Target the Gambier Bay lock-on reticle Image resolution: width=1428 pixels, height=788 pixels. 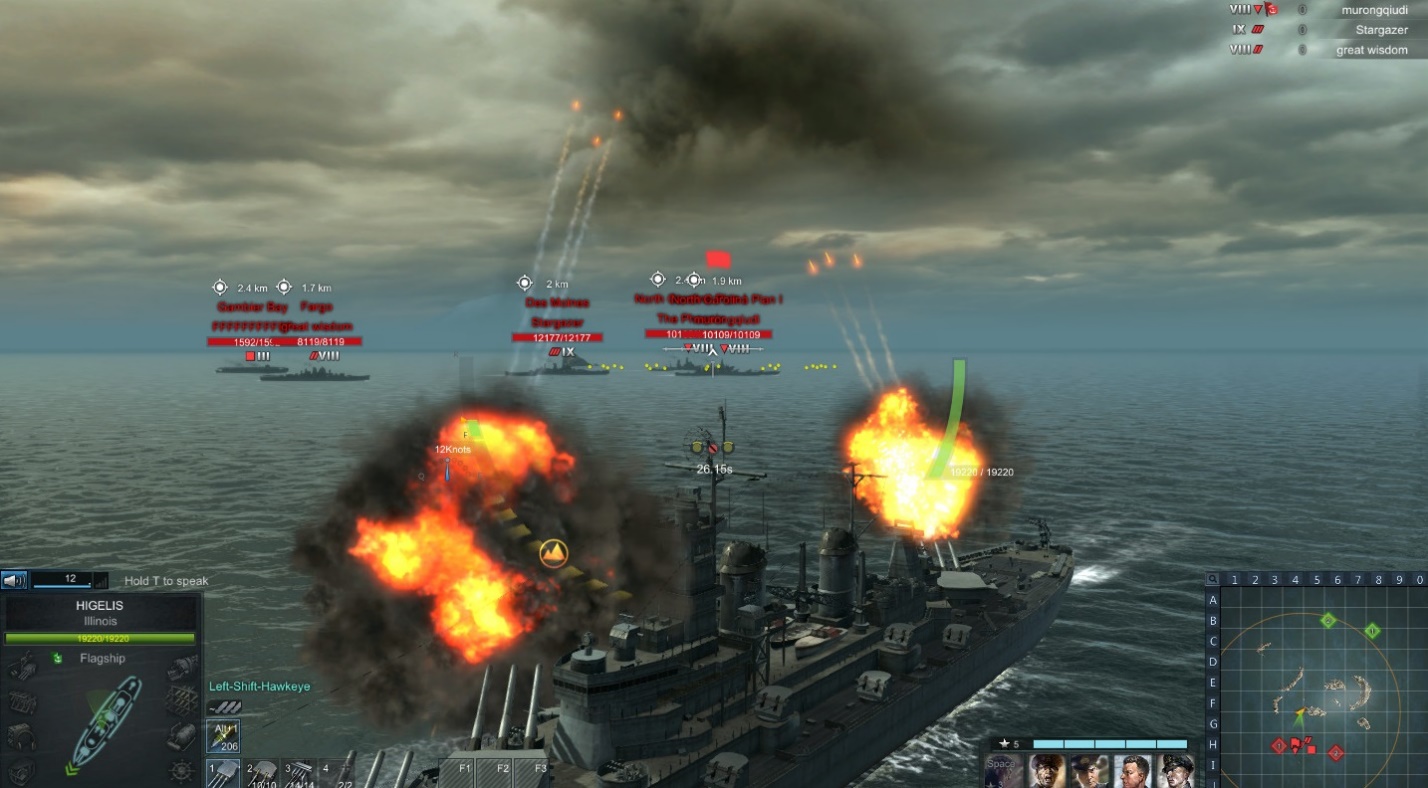(220, 287)
